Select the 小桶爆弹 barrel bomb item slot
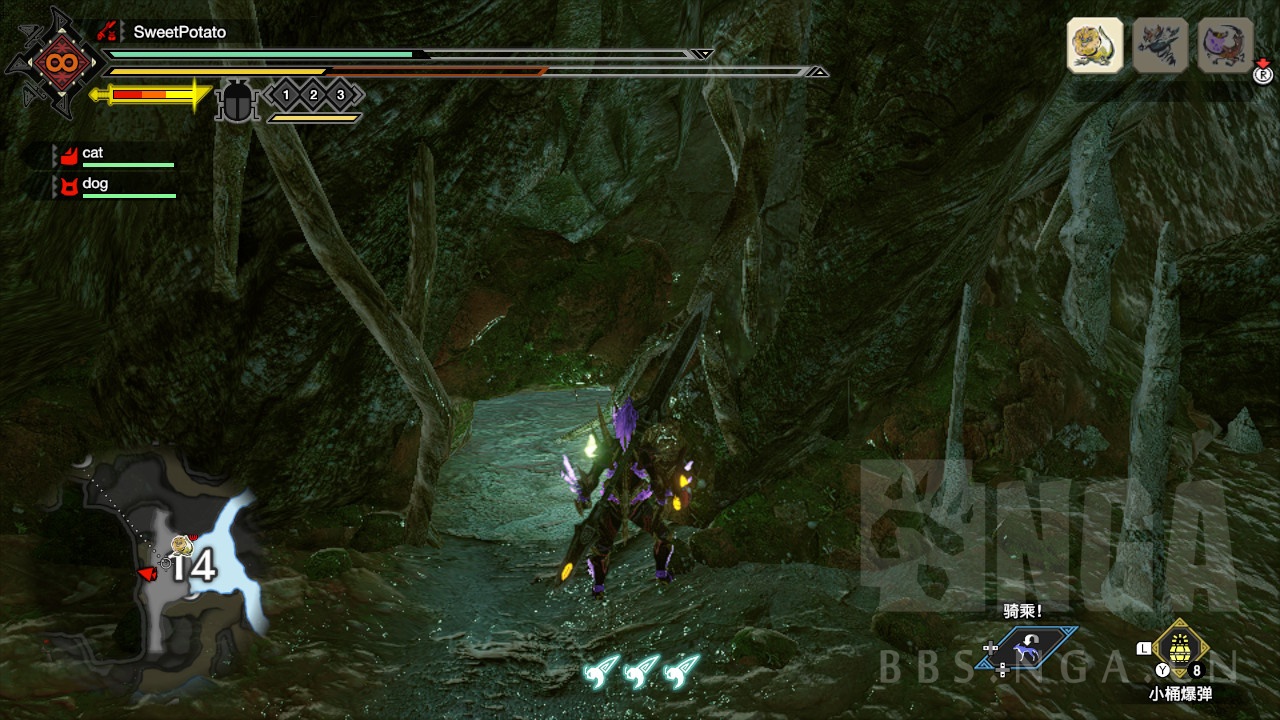1280x720 pixels. point(1181,650)
